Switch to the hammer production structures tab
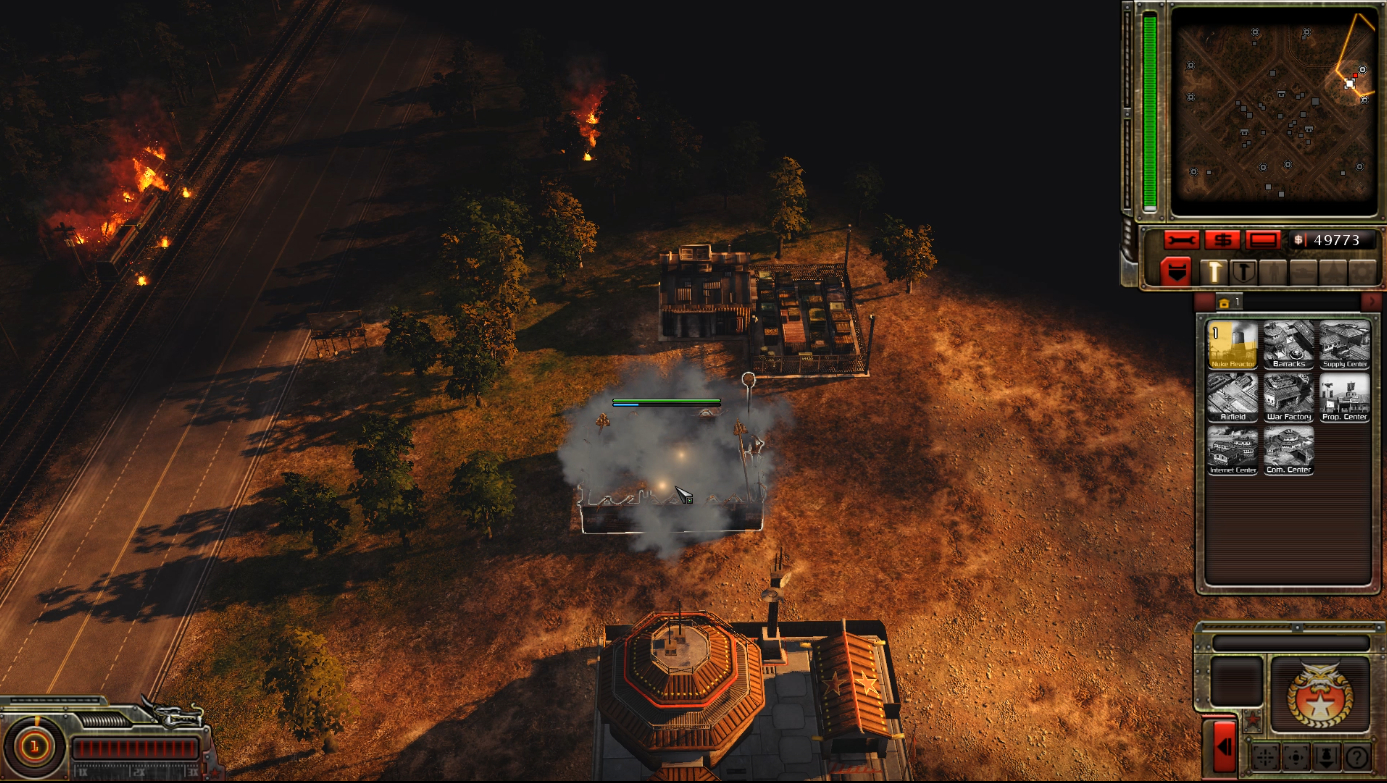Viewport: 1387px width, 783px height. pyautogui.click(x=1213, y=271)
